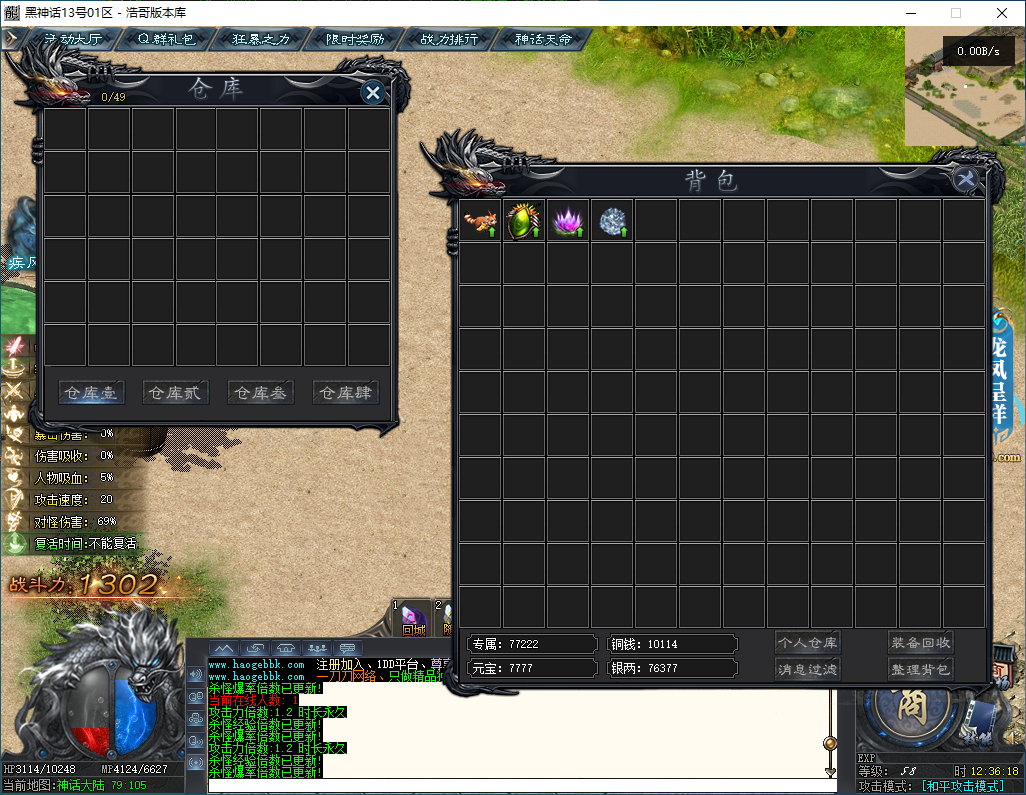Open the 仓库叁 warehouse page
The image size is (1026, 795).
coord(260,393)
